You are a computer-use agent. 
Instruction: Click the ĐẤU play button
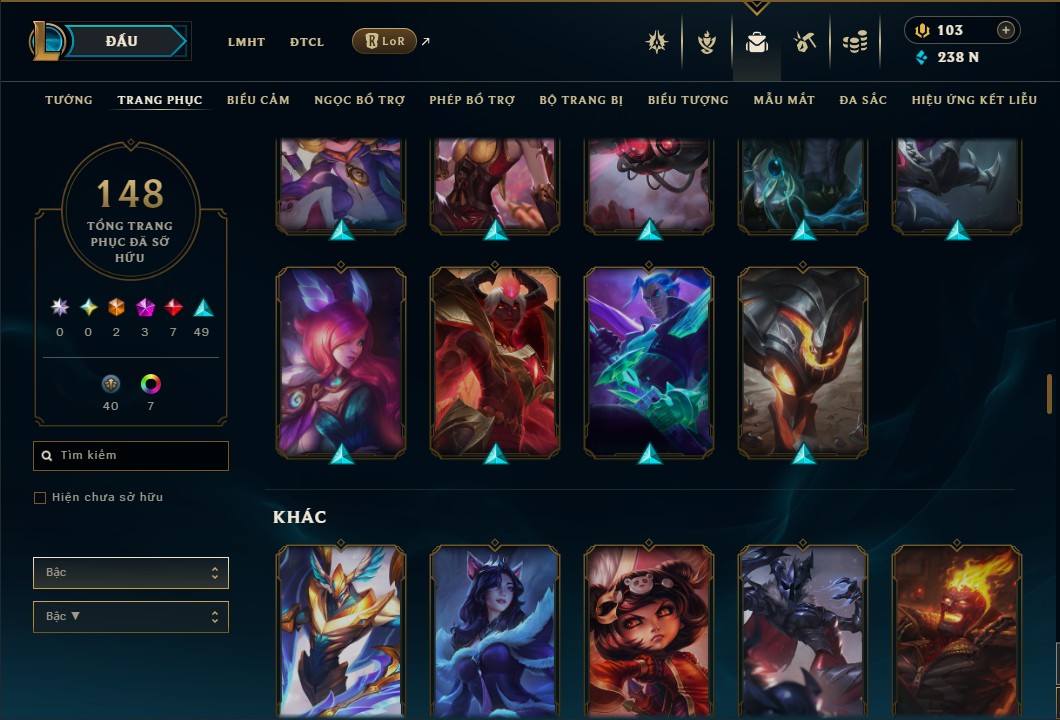pos(121,41)
